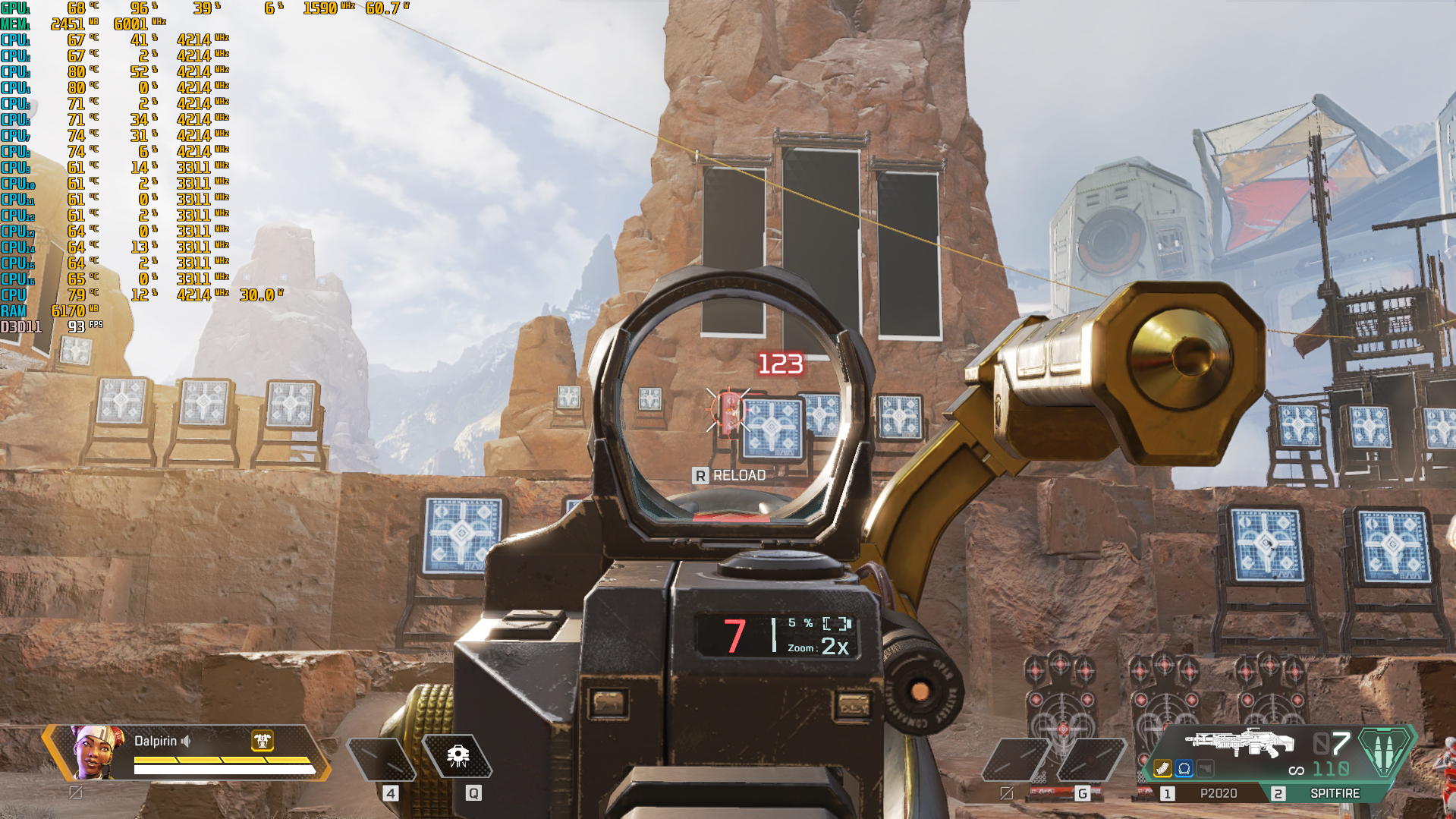
Task: Click the empty grey stock attachment slot
Action: (1205, 769)
